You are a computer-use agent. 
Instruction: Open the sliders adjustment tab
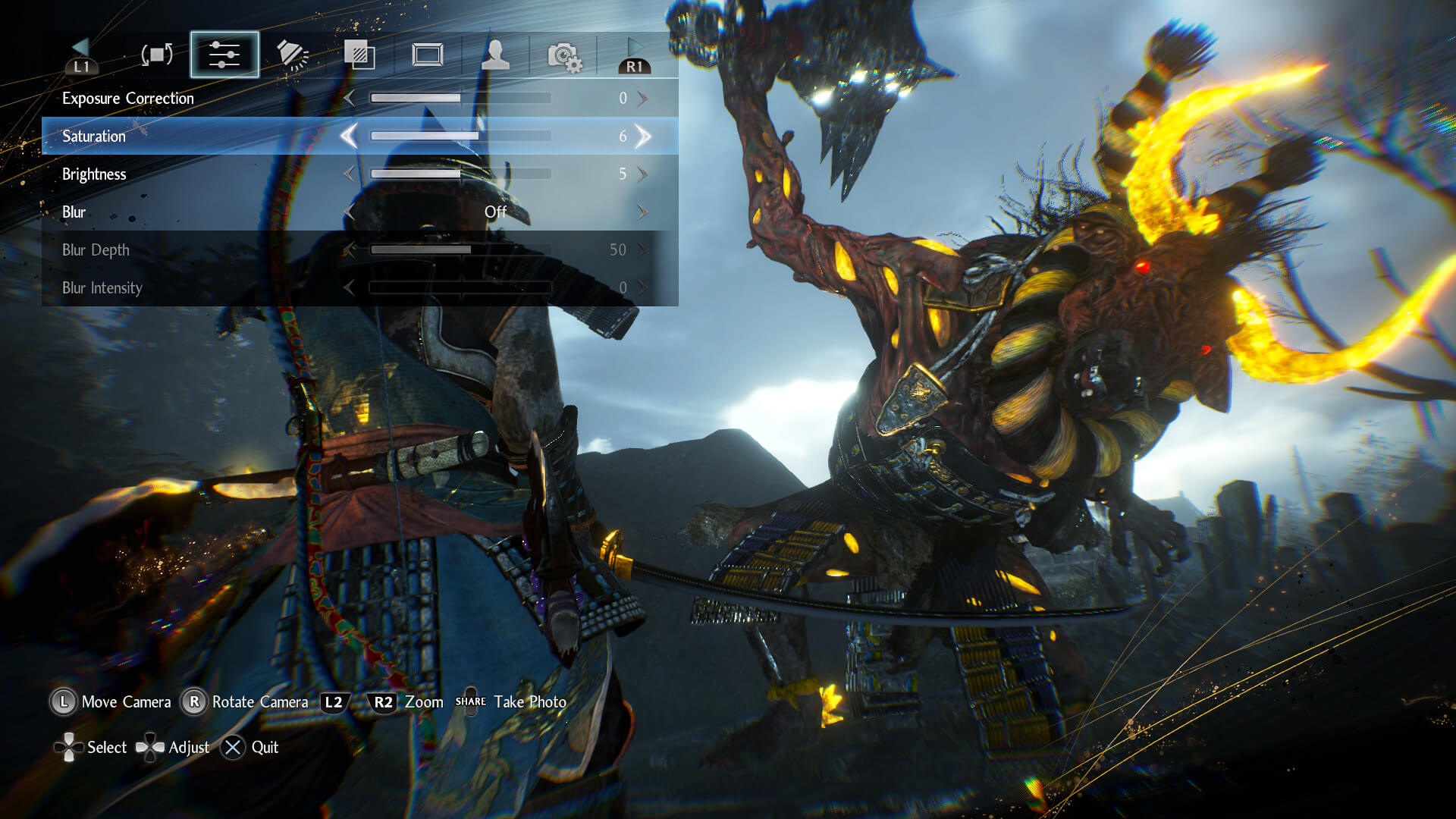224,55
